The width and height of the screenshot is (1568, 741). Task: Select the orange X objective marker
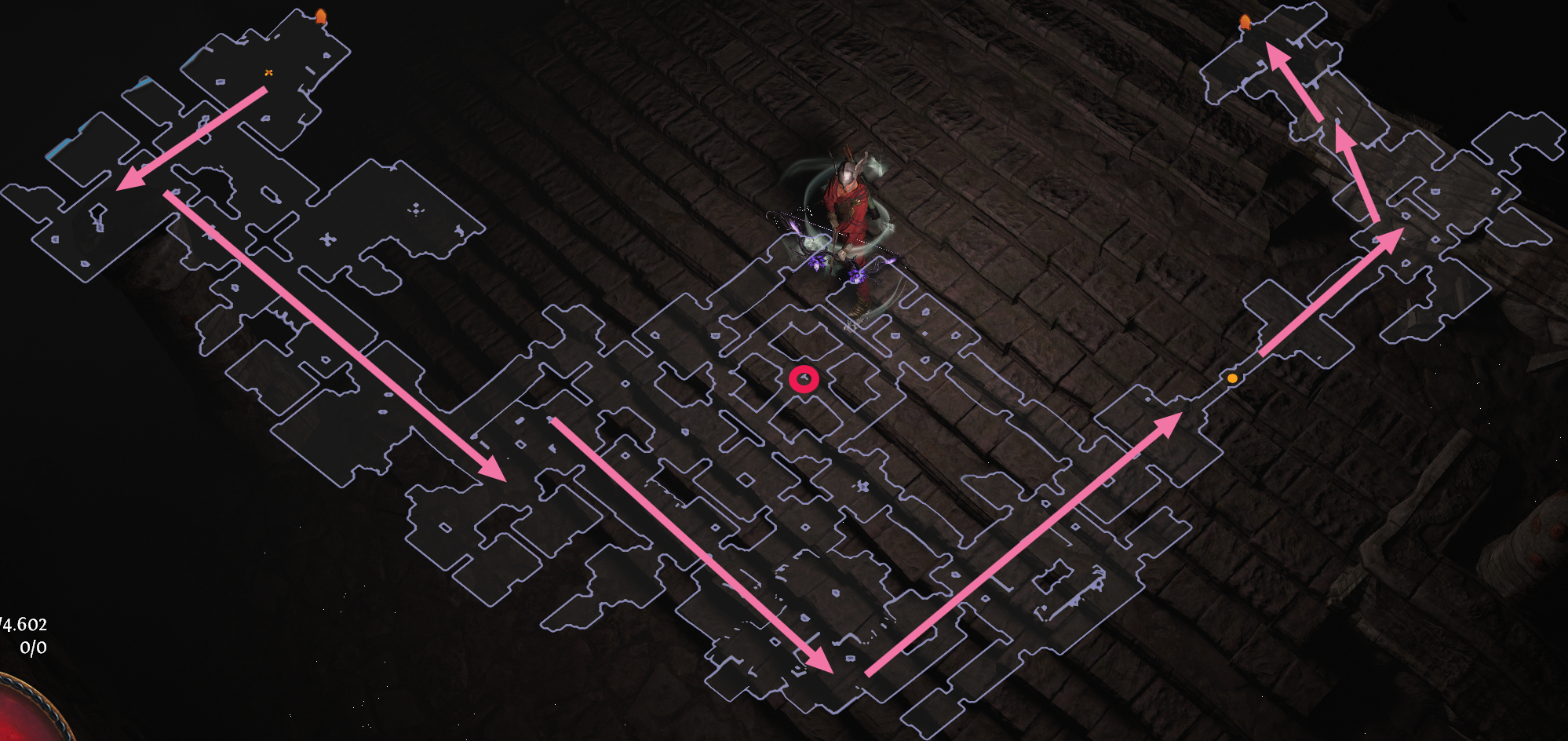pyautogui.click(x=269, y=71)
